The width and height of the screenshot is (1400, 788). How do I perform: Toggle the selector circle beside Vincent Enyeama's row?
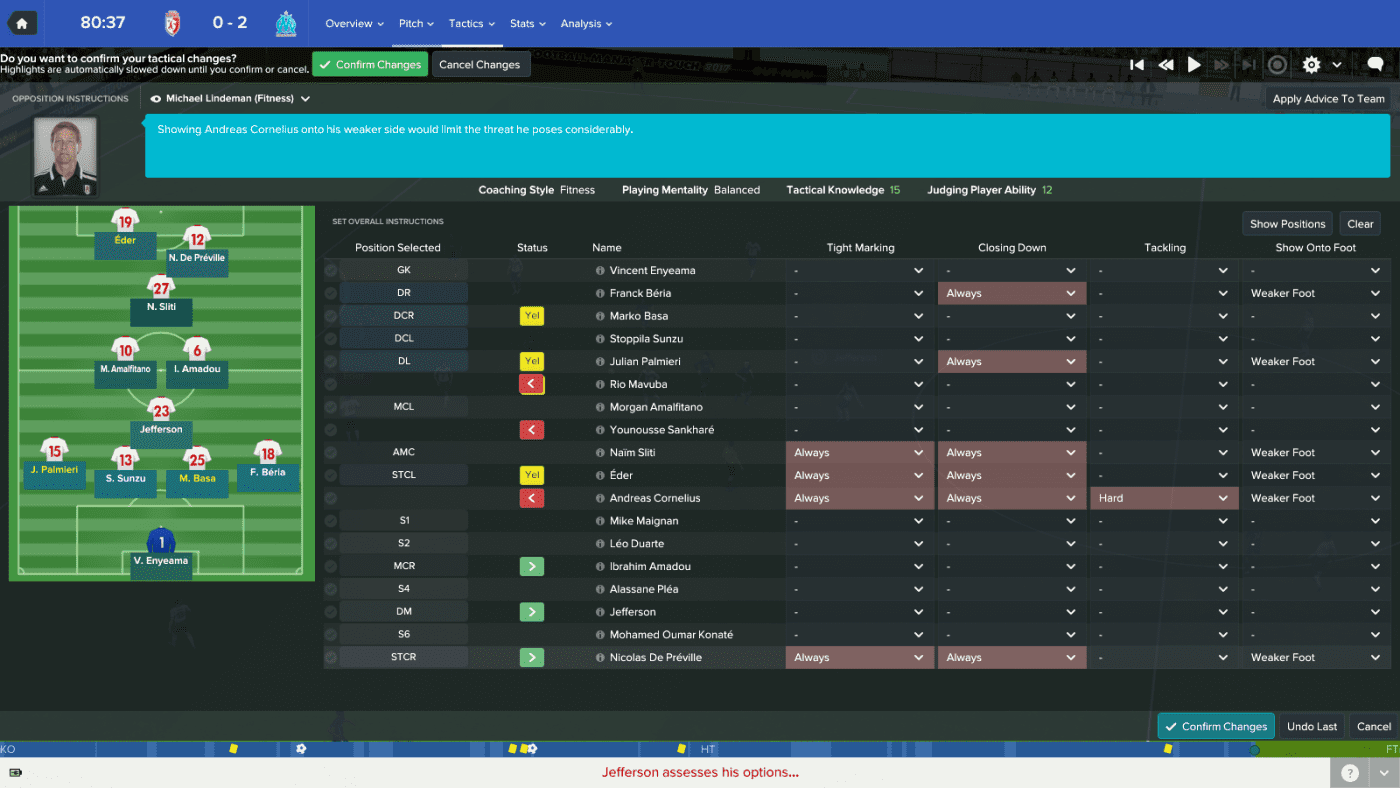(332, 270)
